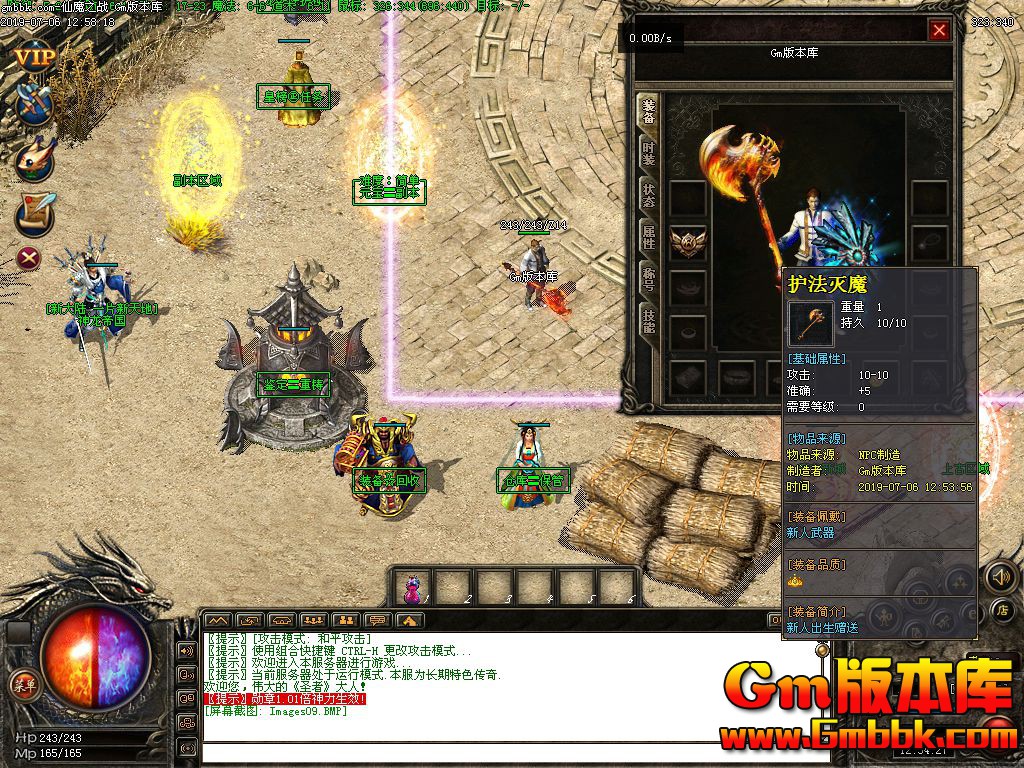Screen dimensions: 1024x768
Task: Switch to the 时装 fashion tab
Action: [x=648, y=152]
